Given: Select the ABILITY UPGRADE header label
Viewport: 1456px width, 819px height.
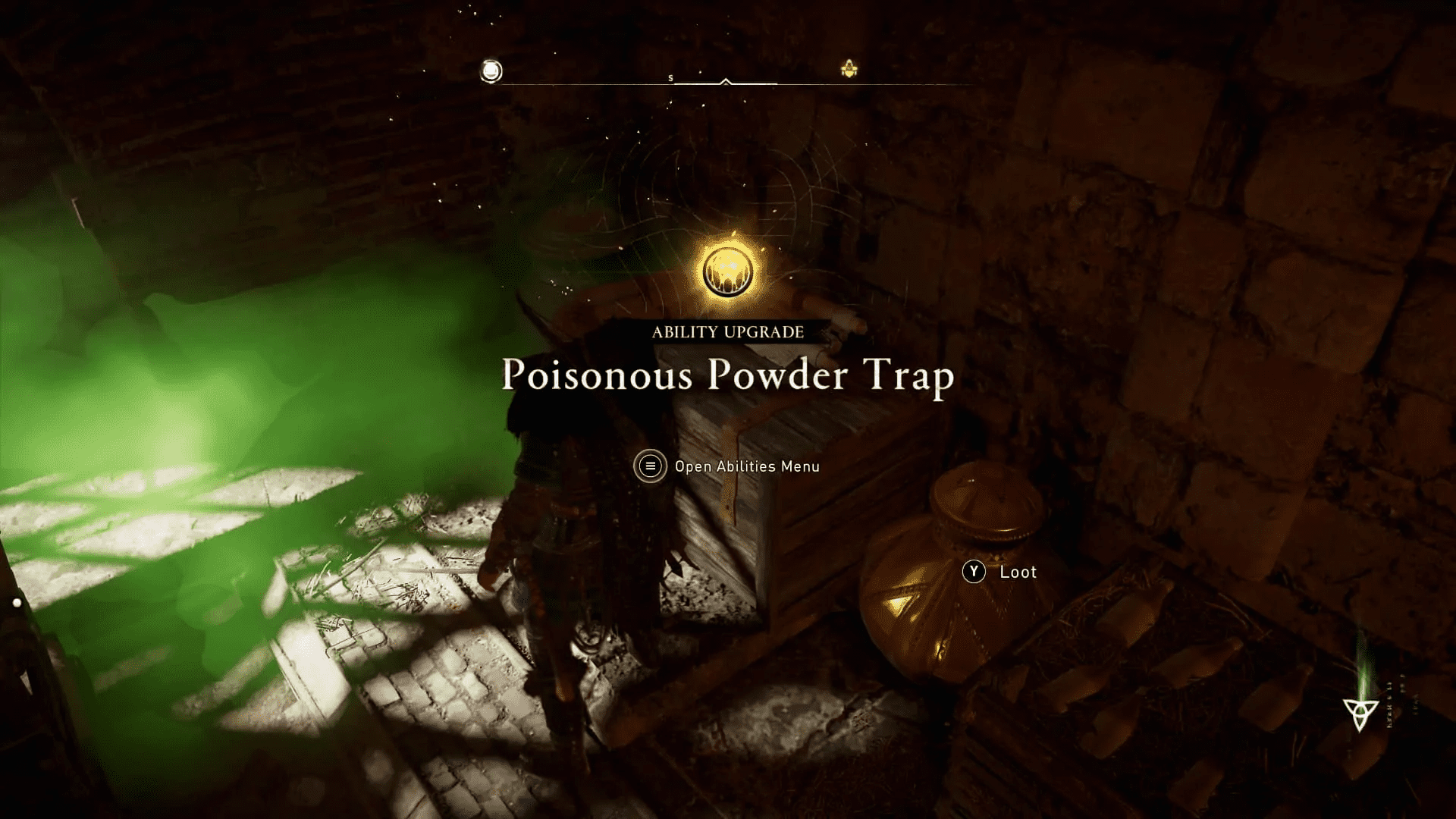Looking at the screenshot, I should click(726, 331).
